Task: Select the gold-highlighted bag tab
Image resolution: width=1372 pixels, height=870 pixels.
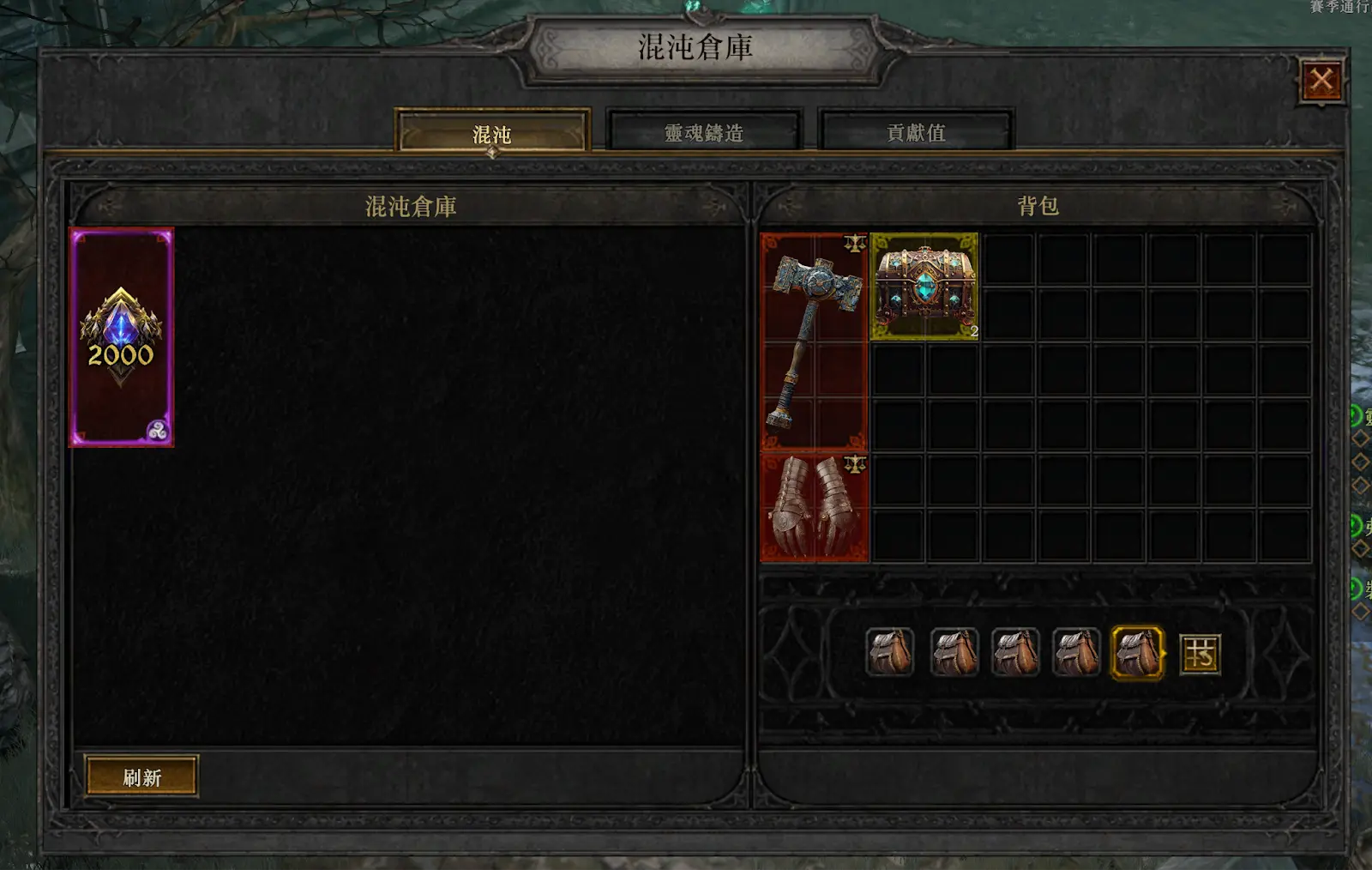Action: pos(1137,653)
